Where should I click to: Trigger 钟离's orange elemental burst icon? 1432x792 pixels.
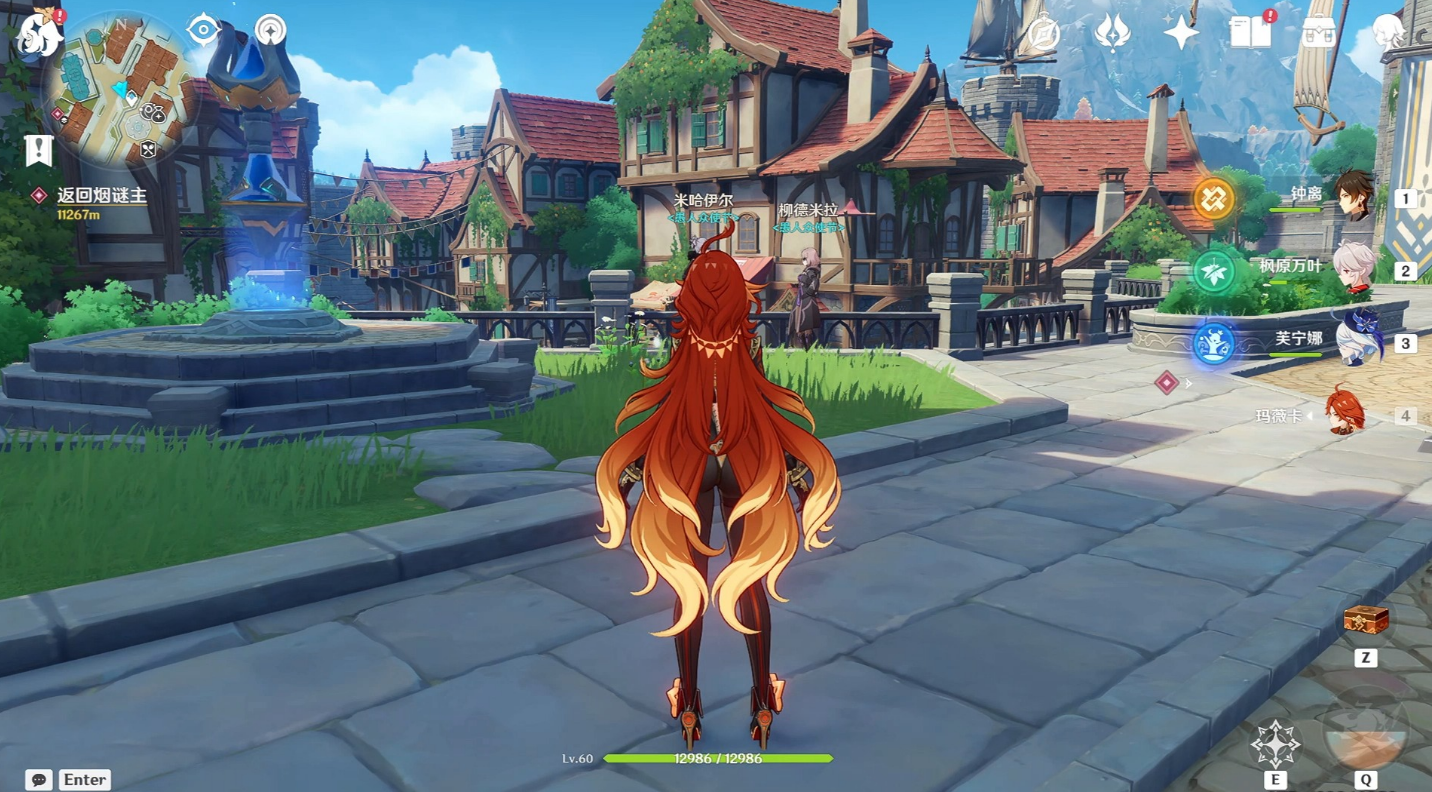(1214, 199)
